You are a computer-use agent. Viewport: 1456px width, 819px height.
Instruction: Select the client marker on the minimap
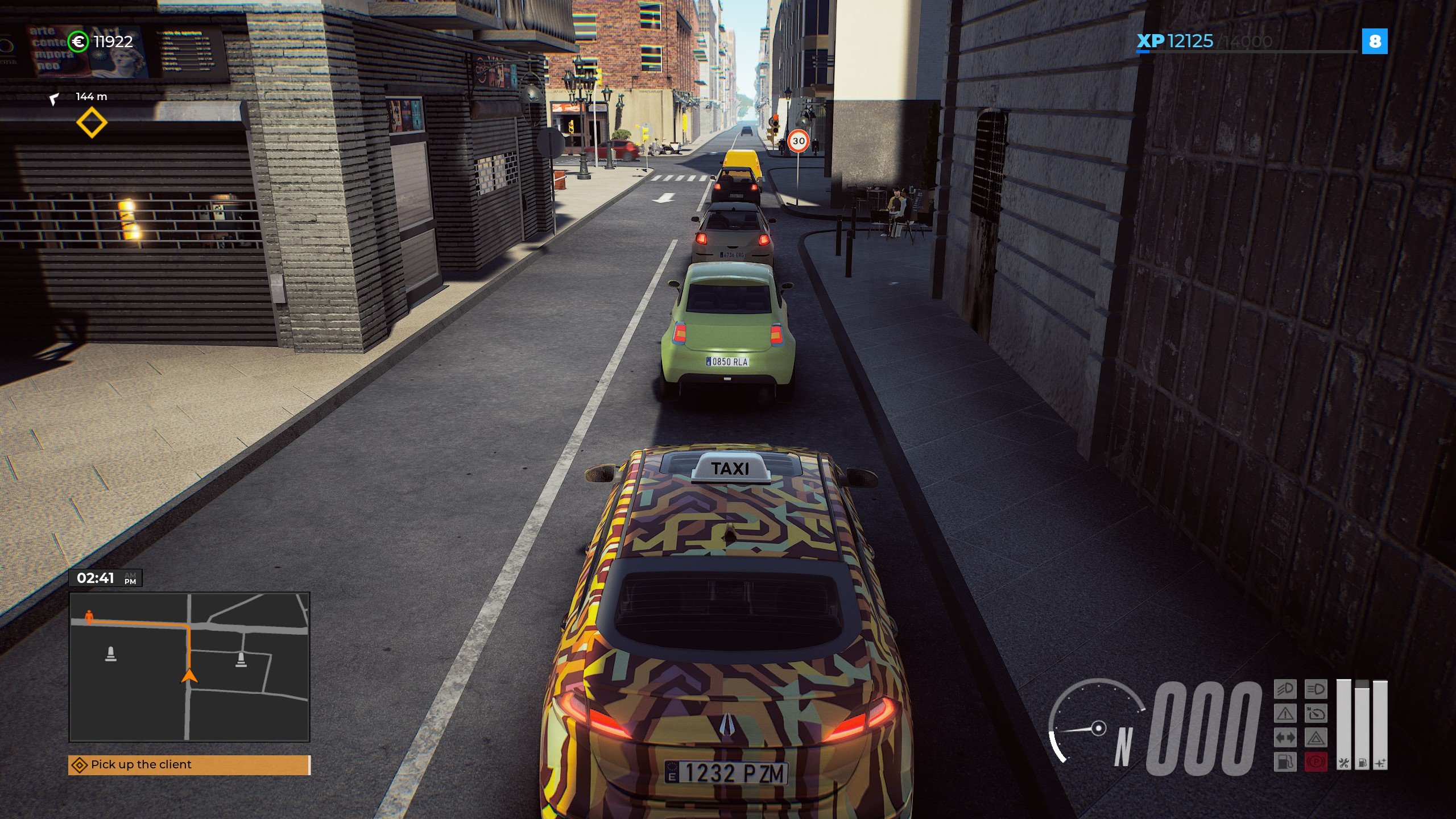[89, 616]
